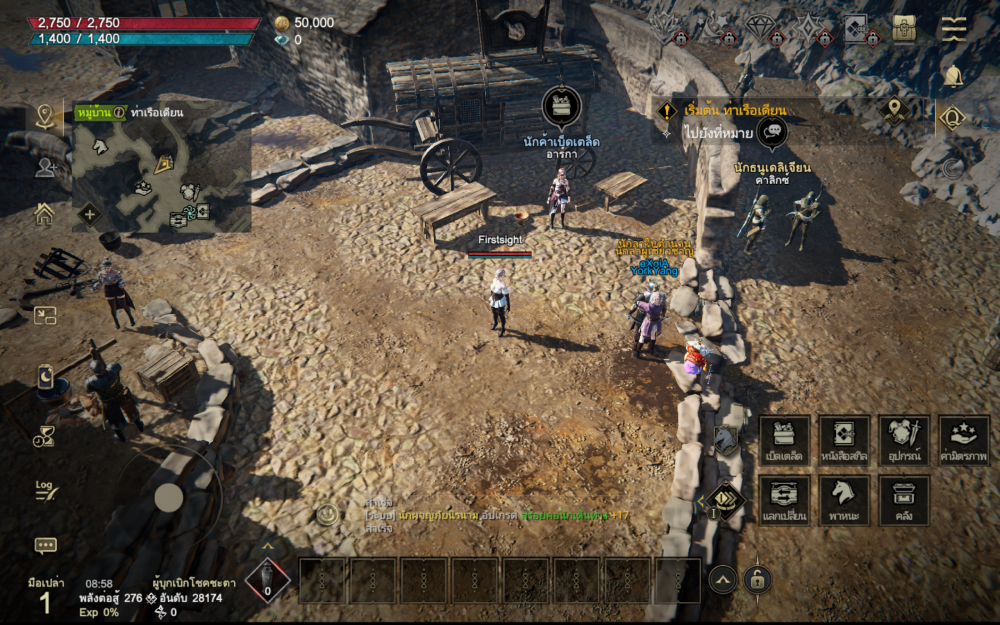
Task: Open the chat speech bubble icon
Action: coord(45,545)
